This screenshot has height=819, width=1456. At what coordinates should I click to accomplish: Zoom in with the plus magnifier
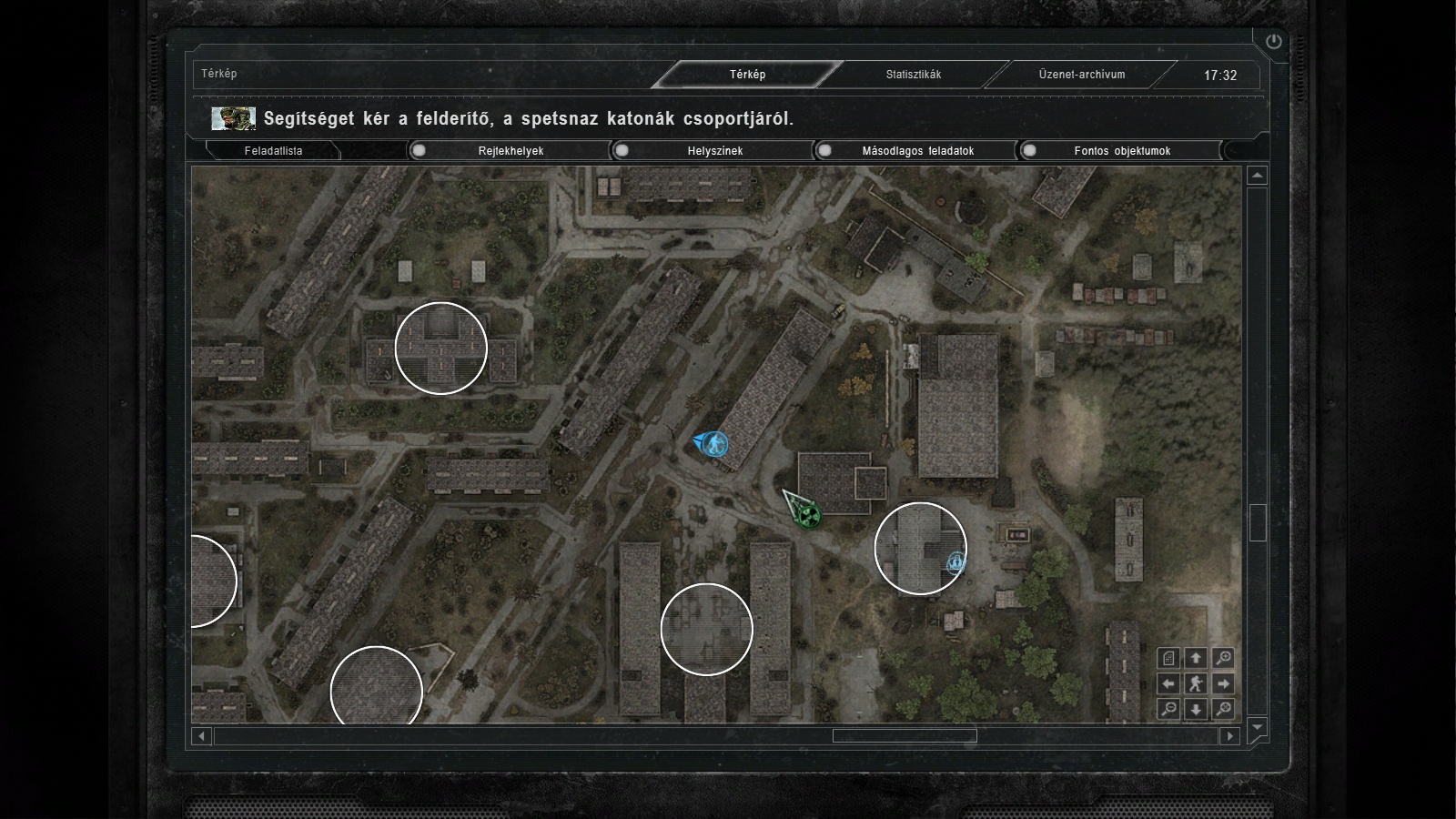click(1223, 658)
